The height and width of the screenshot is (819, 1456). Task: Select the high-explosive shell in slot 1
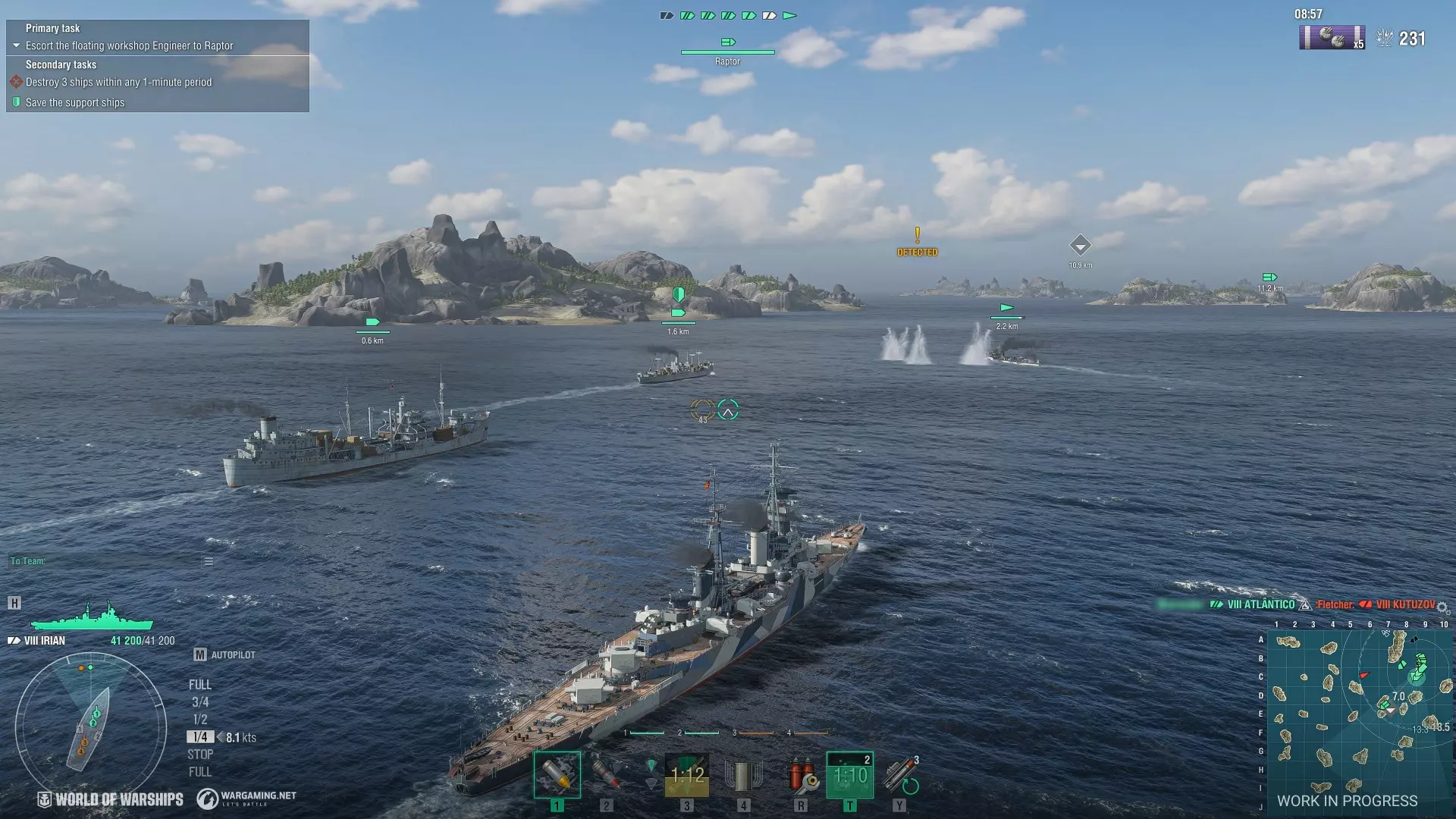click(x=557, y=775)
